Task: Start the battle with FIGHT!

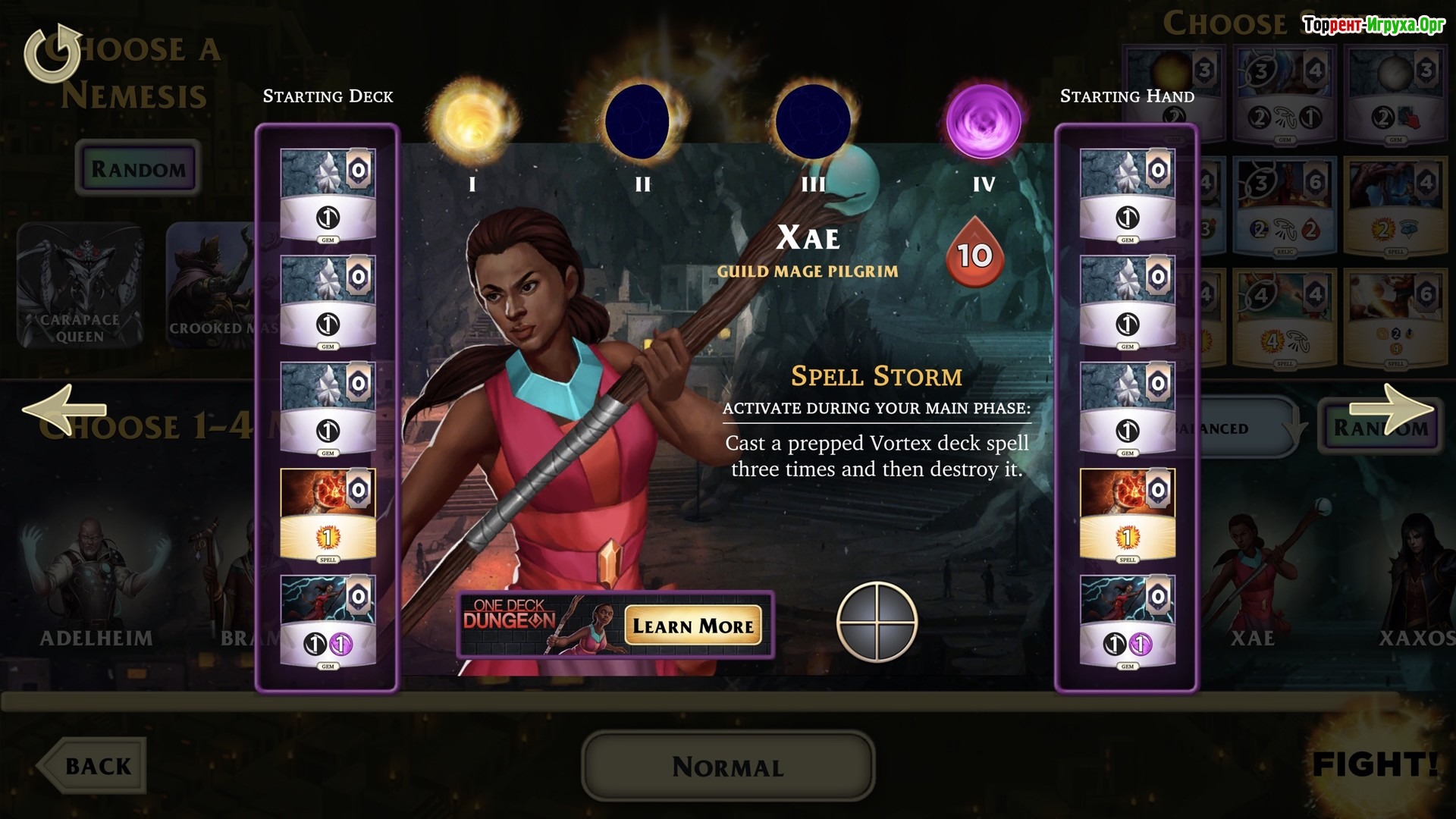Action: tap(1374, 764)
